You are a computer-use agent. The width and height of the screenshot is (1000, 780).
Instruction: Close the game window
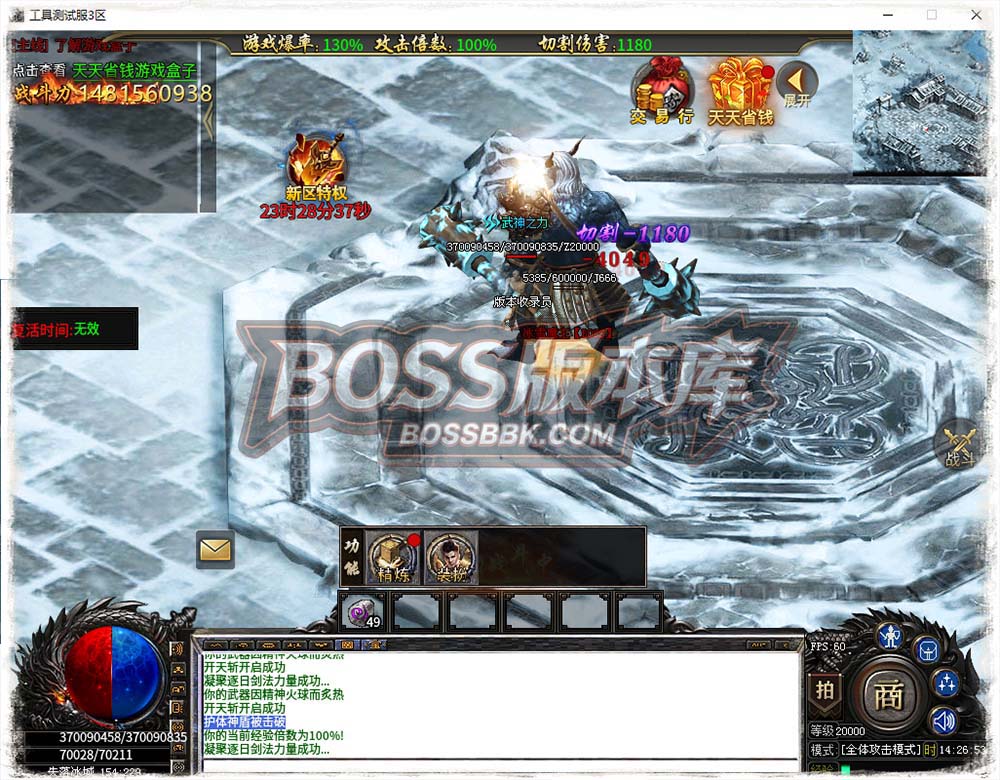[x=976, y=14]
